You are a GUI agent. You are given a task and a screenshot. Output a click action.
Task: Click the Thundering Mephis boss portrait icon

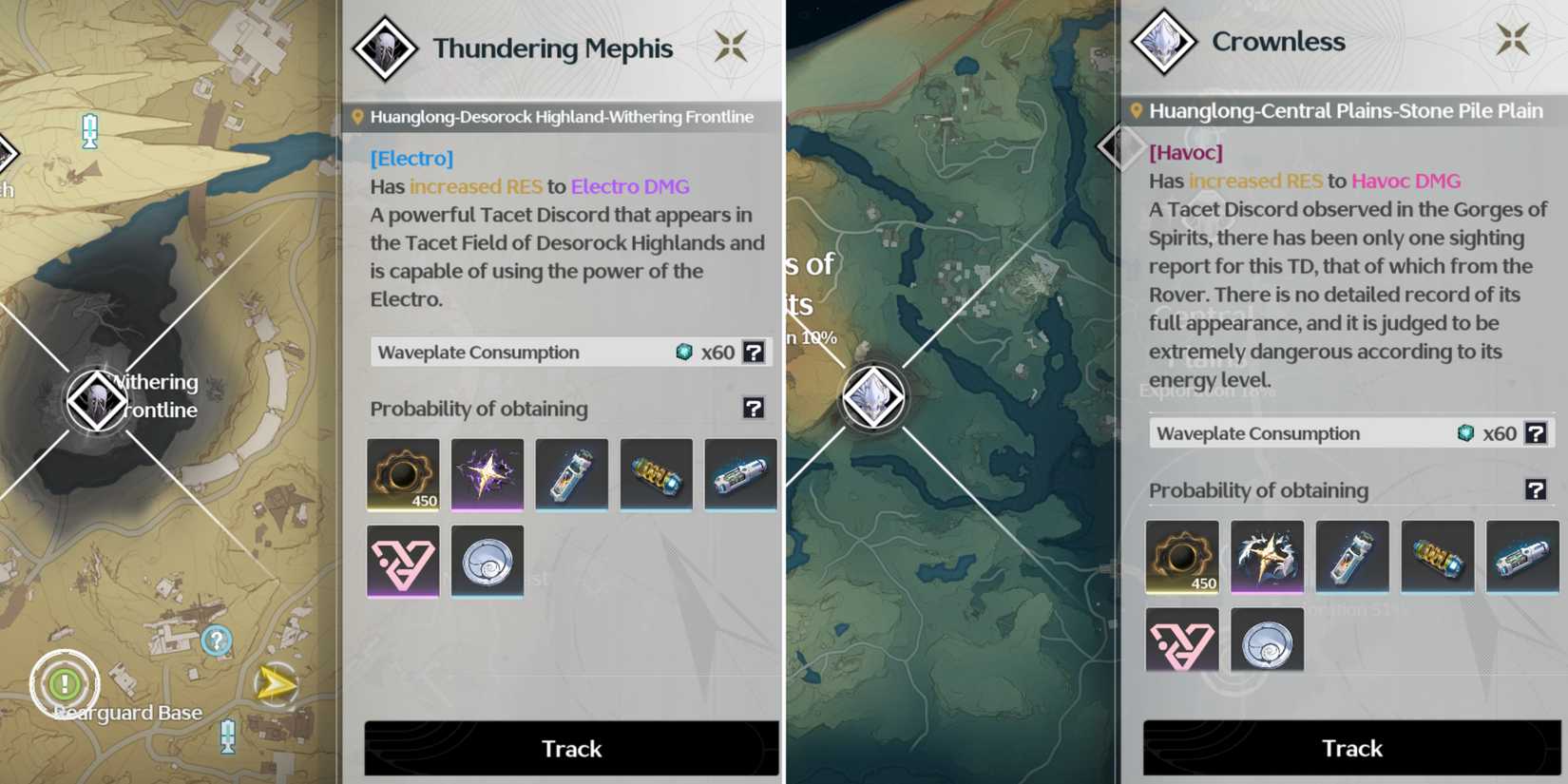coord(383,48)
